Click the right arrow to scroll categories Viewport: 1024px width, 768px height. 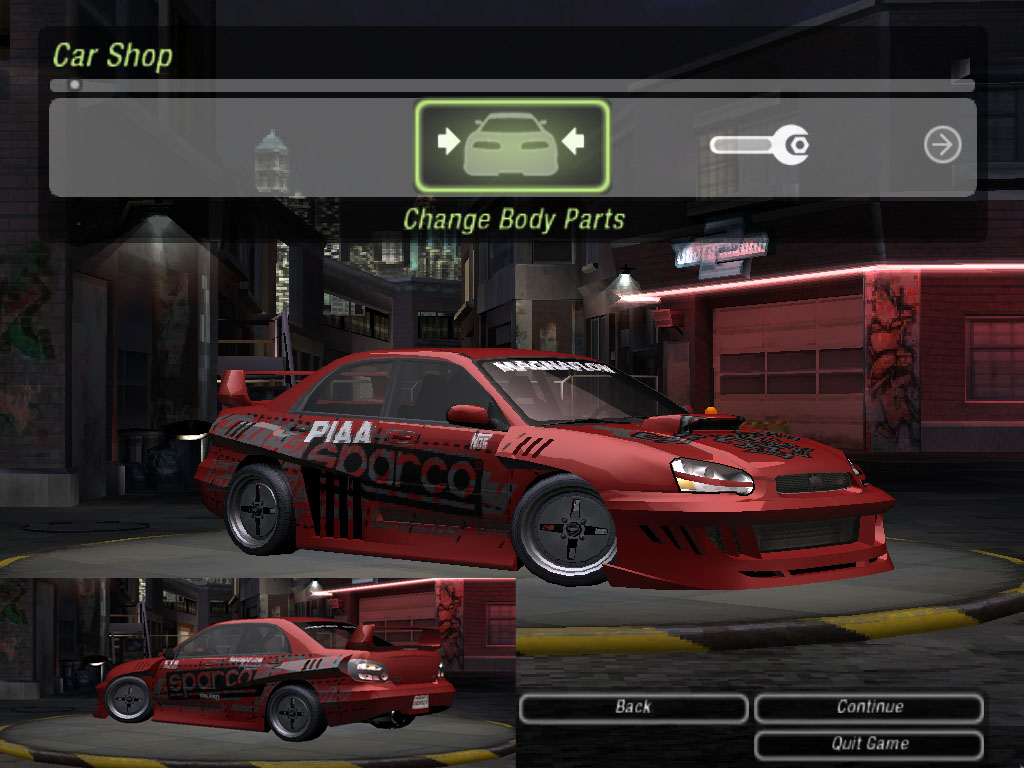point(942,146)
